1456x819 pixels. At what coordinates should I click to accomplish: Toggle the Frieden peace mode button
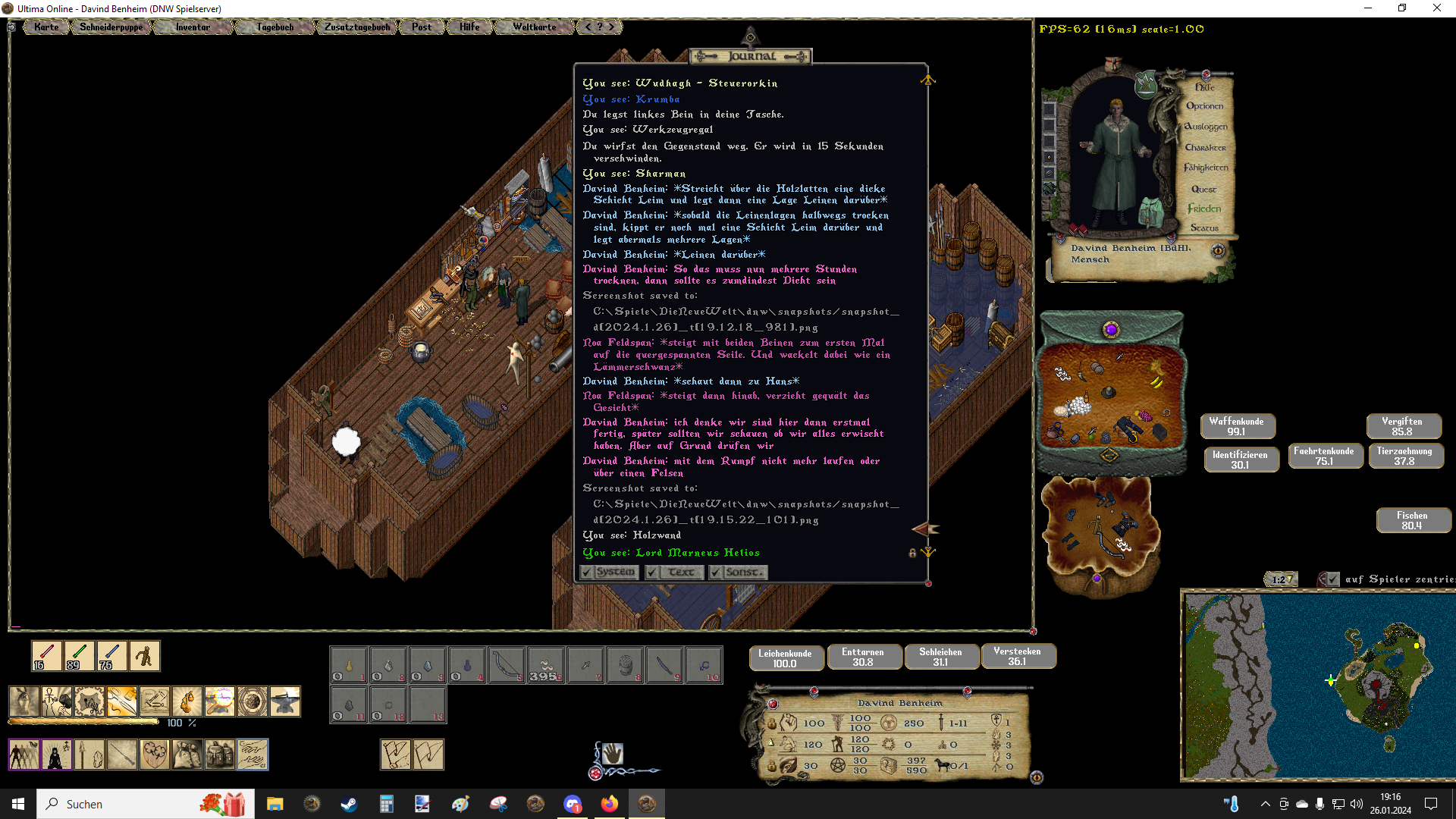1204,209
